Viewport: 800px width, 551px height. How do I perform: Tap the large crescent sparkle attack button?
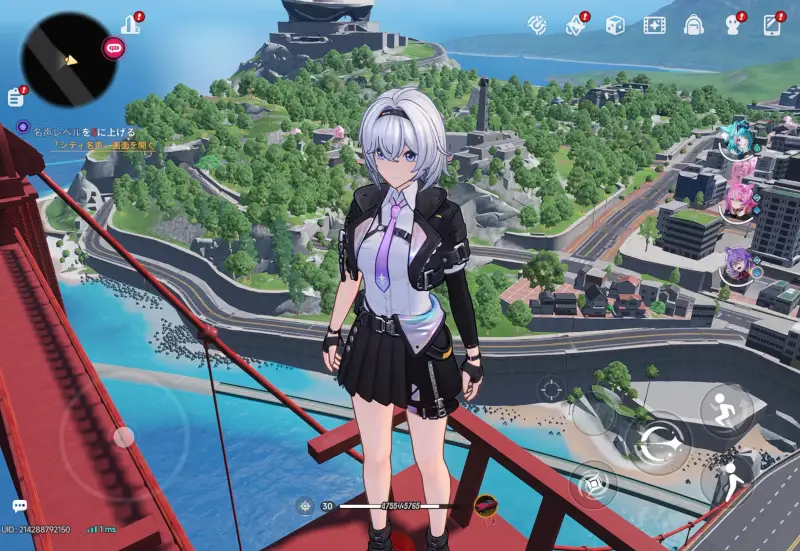(661, 443)
